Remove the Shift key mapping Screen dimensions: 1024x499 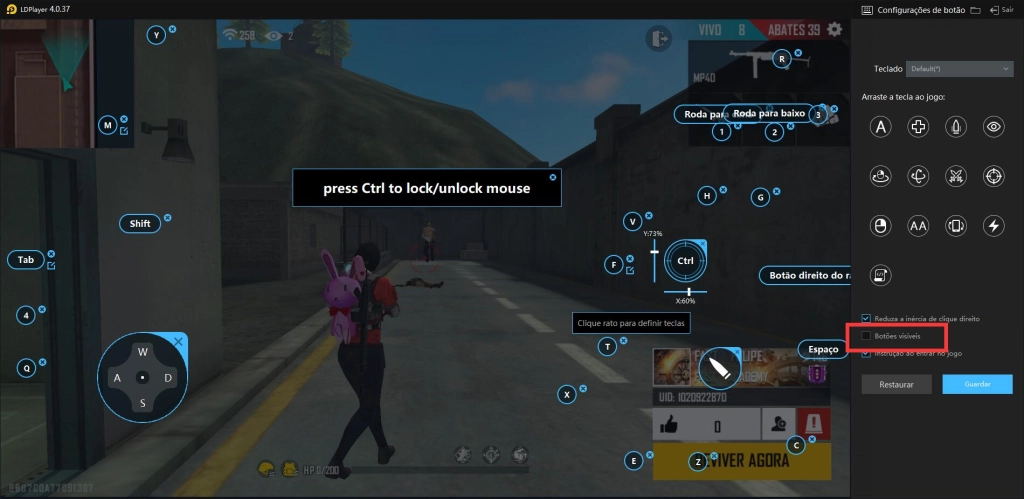pos(168,217)
